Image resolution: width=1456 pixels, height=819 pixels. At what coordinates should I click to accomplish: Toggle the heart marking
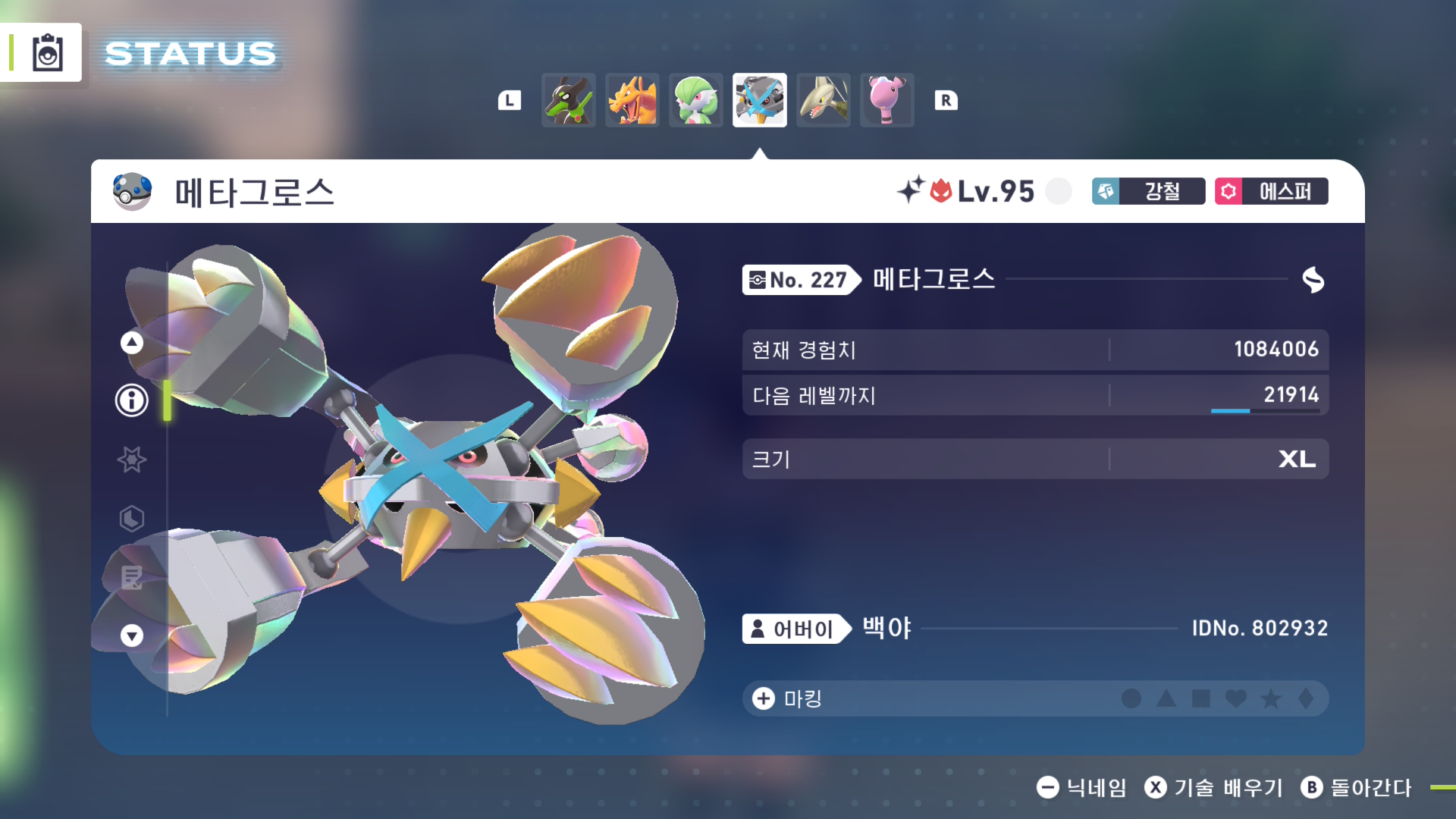coord(1235,699)
